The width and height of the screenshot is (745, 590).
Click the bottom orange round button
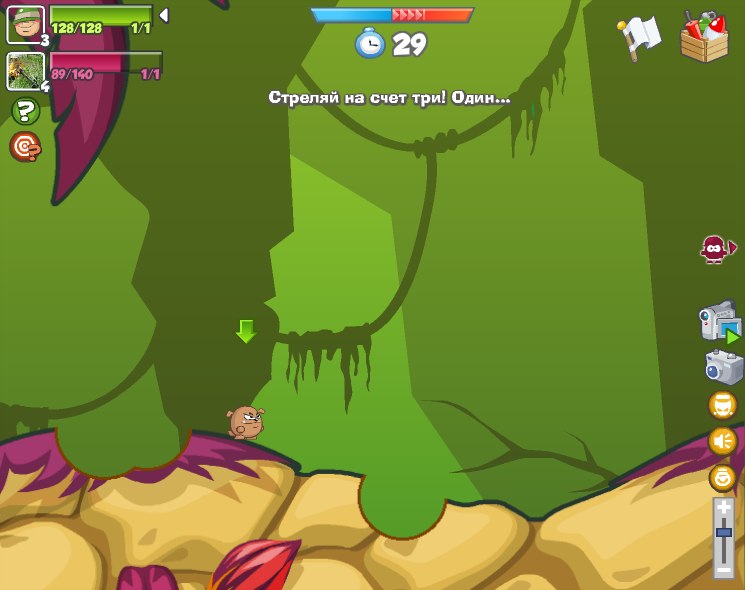pyautogui.click(x=722, y=477)
